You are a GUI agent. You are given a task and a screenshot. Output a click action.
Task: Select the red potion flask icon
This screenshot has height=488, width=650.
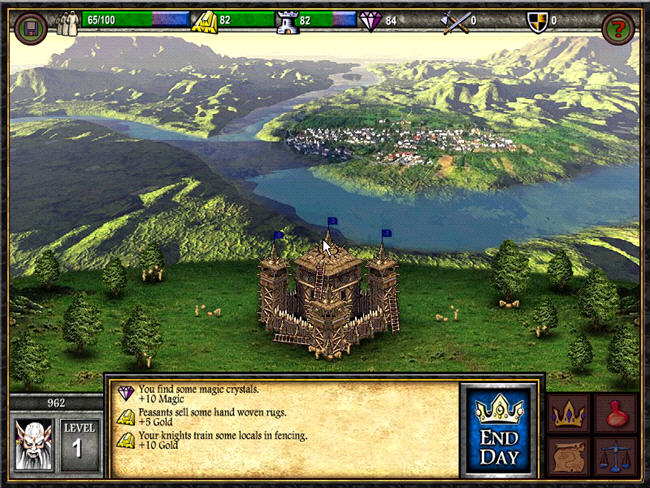615,413
